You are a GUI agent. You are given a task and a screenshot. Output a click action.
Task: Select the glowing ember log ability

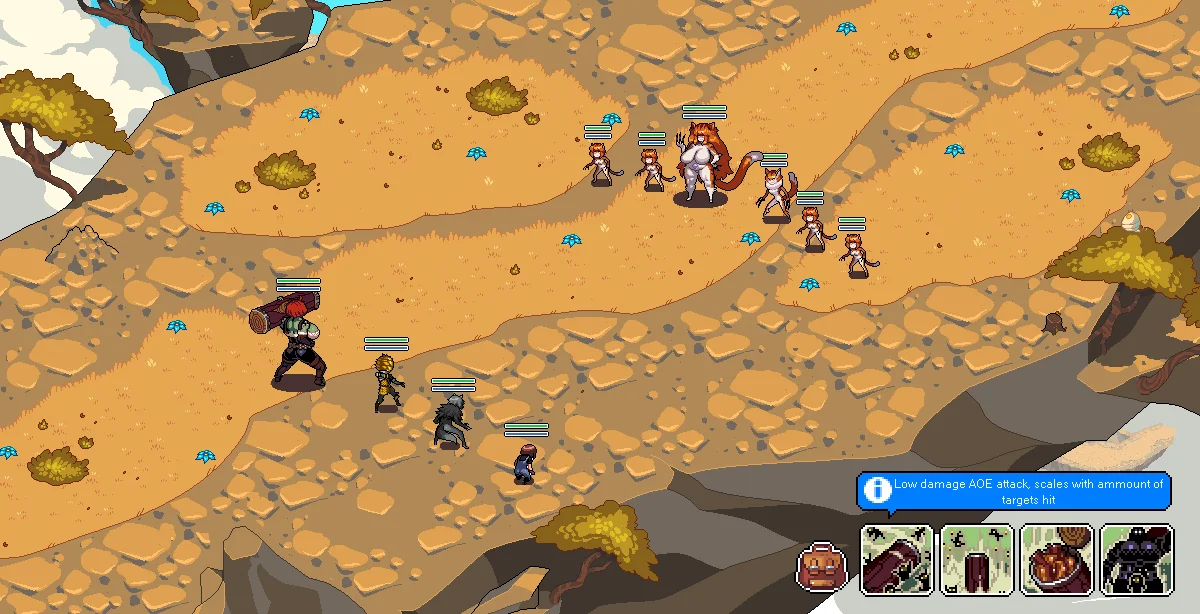click(1057, 560)
